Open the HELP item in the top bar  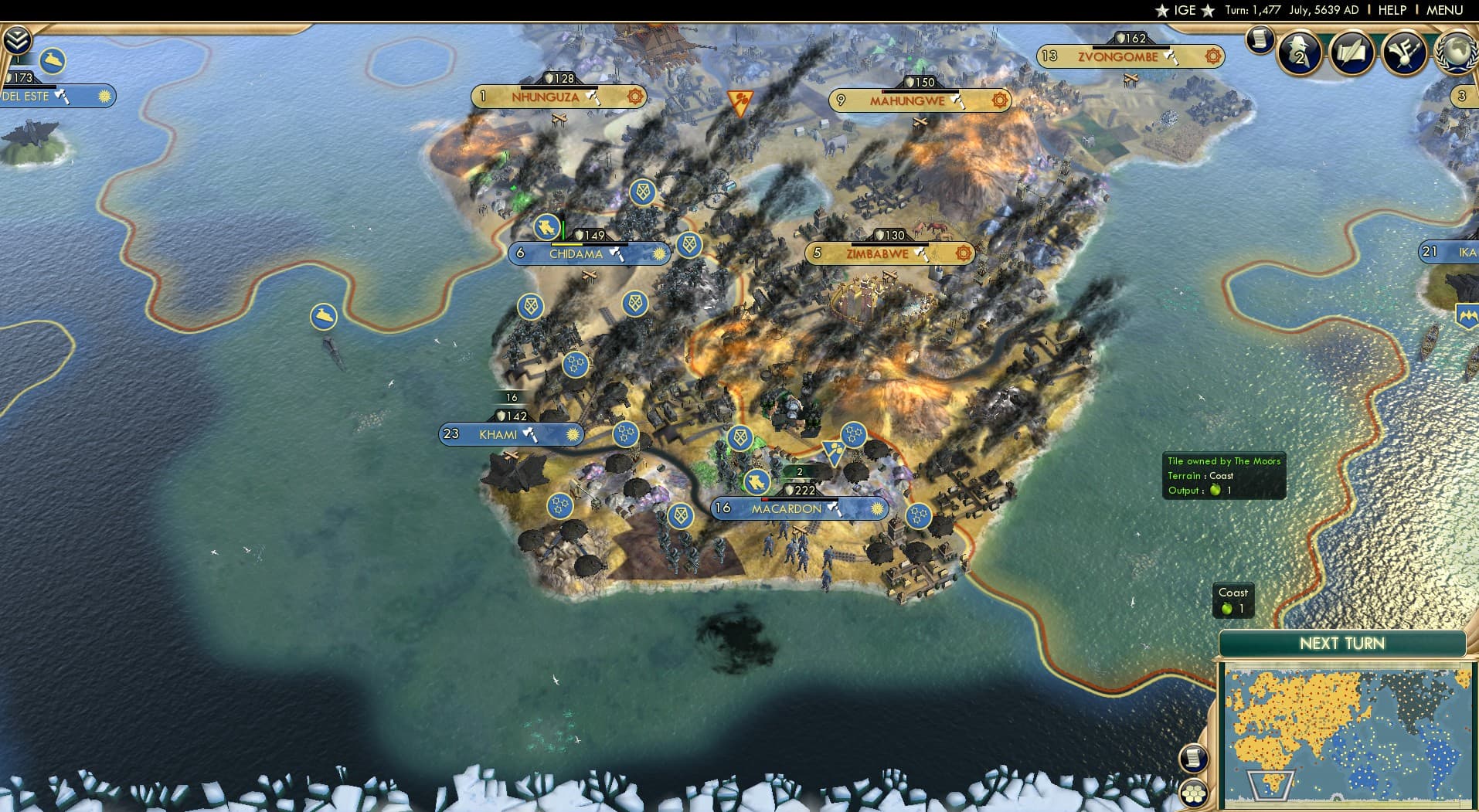coord(1391,10)
